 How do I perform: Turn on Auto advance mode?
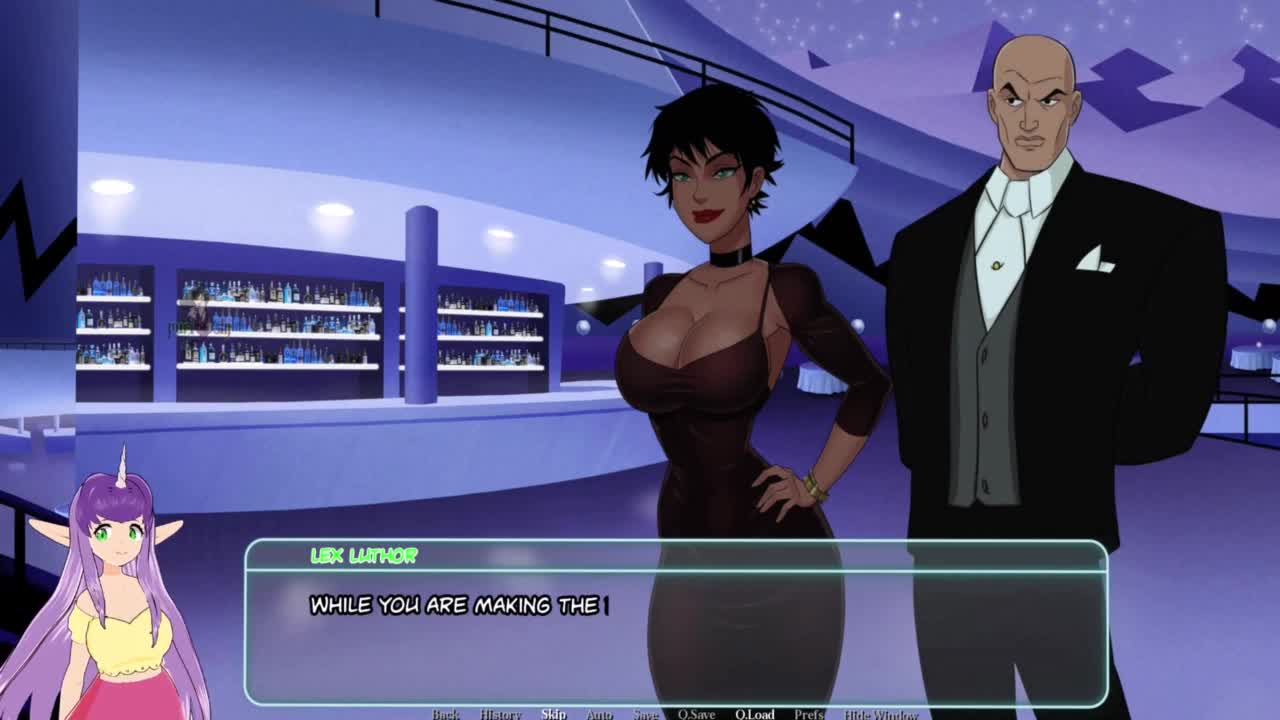(x=598, y=714)
